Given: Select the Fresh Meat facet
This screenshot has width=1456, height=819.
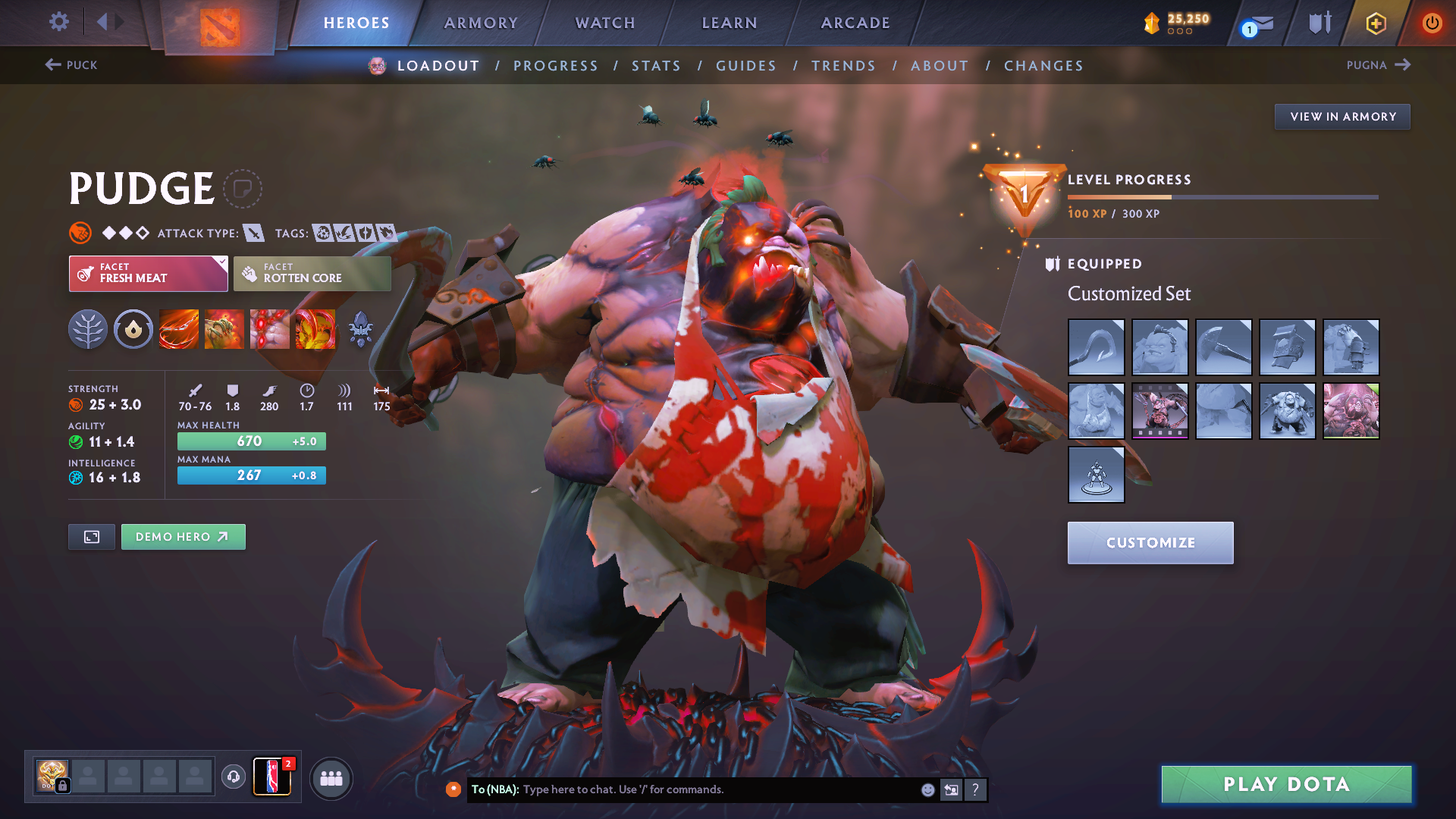Looking at the screenshot, I should (148, 274).
